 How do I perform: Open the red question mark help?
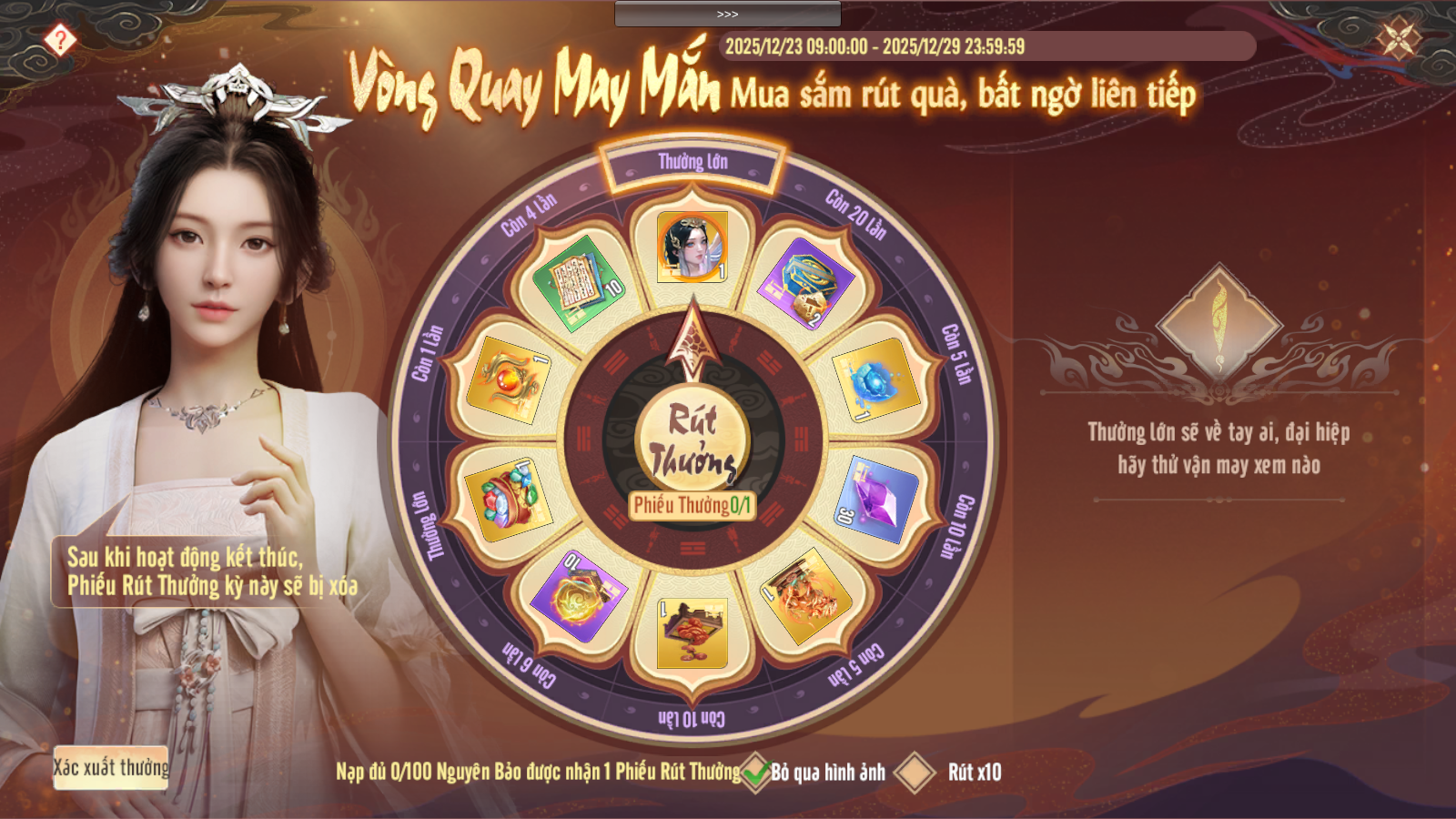60,40
